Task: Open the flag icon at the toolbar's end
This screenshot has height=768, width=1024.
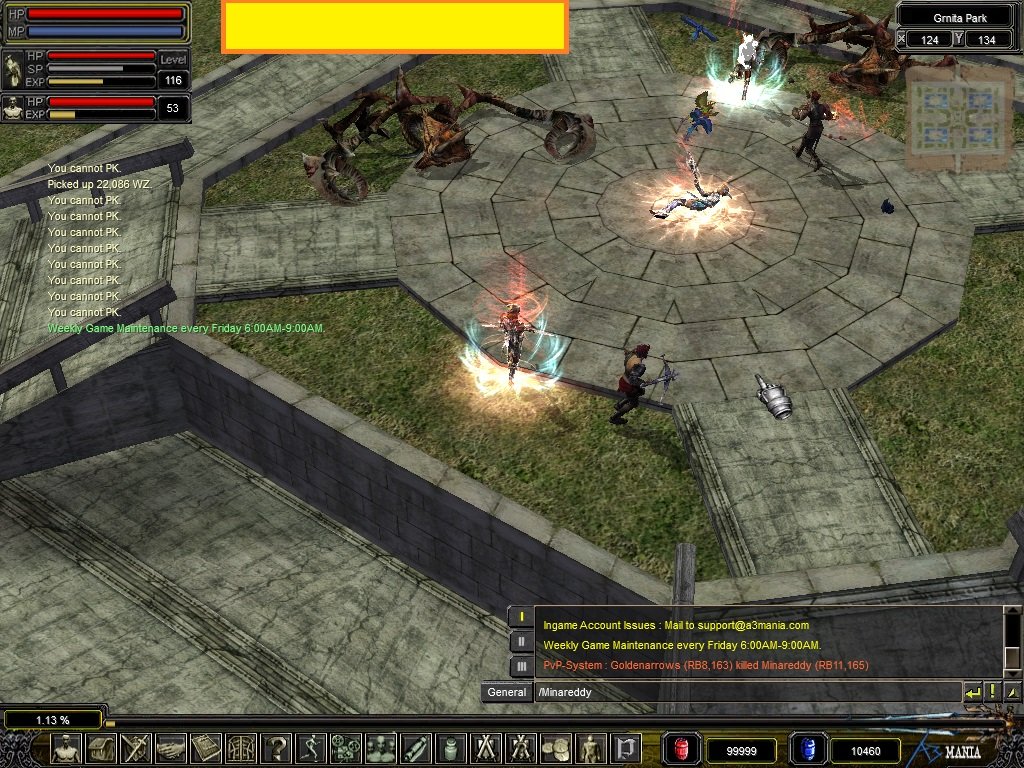Action: click(627, 748)
